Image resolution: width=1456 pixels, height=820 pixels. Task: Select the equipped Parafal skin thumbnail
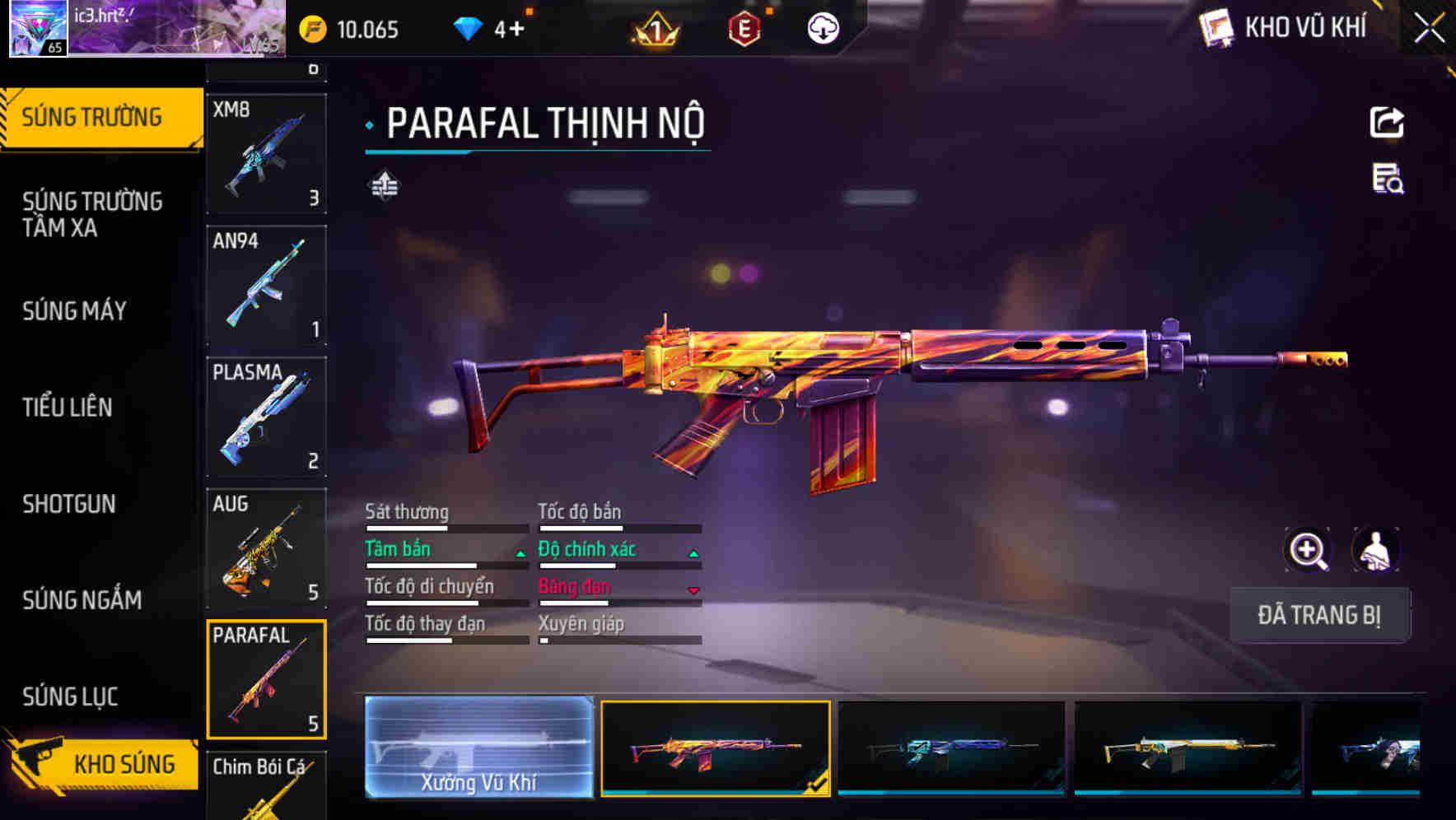(x=715, y=746)
